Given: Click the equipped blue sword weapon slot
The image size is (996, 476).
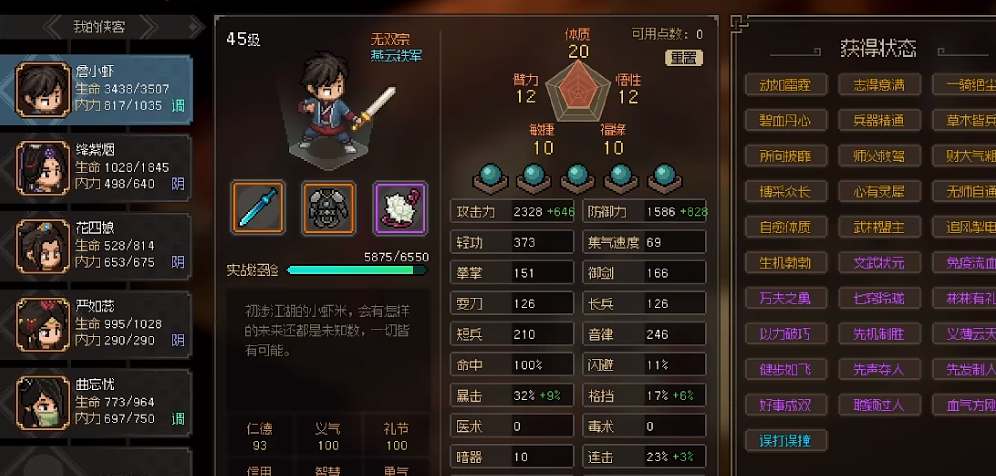Looking at the screenshot, I should tap(258, 207).
